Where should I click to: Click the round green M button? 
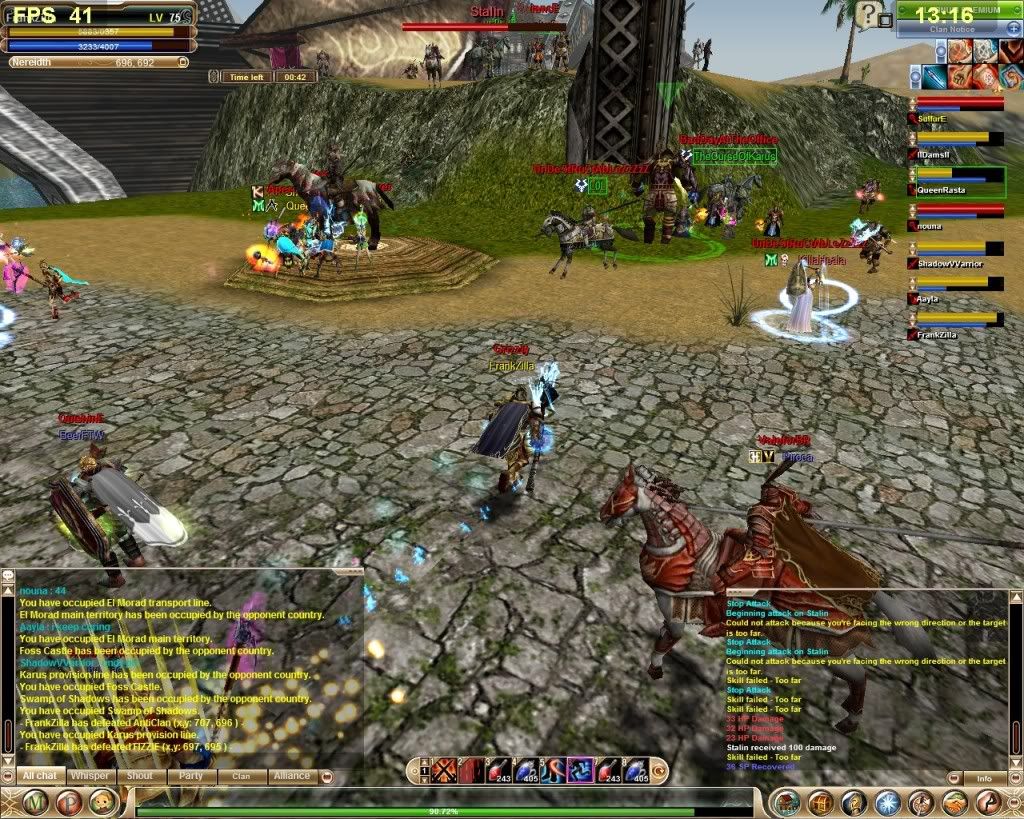click(x=36, y=802)
